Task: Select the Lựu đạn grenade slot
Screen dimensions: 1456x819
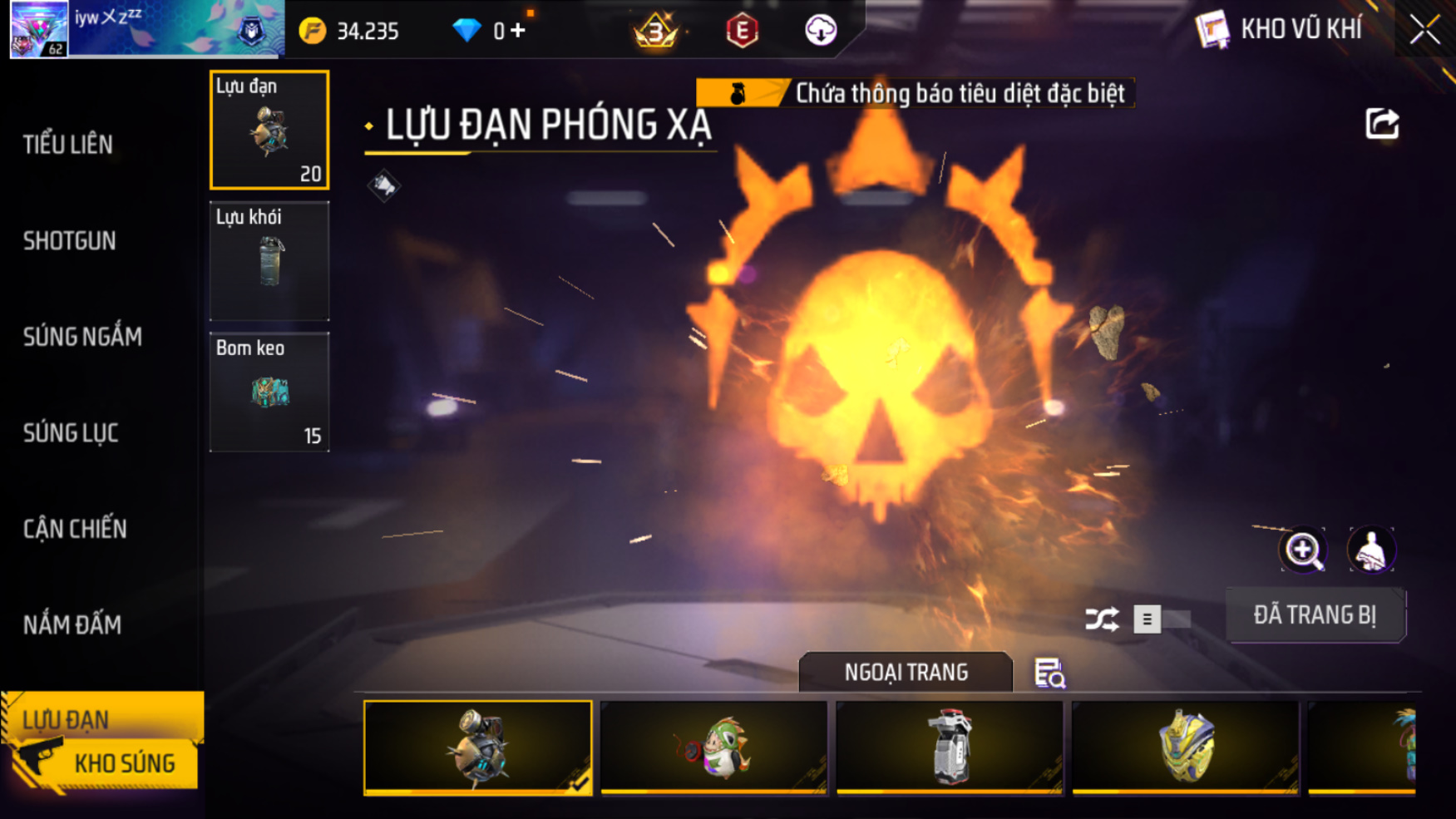Action: point(269,130)
